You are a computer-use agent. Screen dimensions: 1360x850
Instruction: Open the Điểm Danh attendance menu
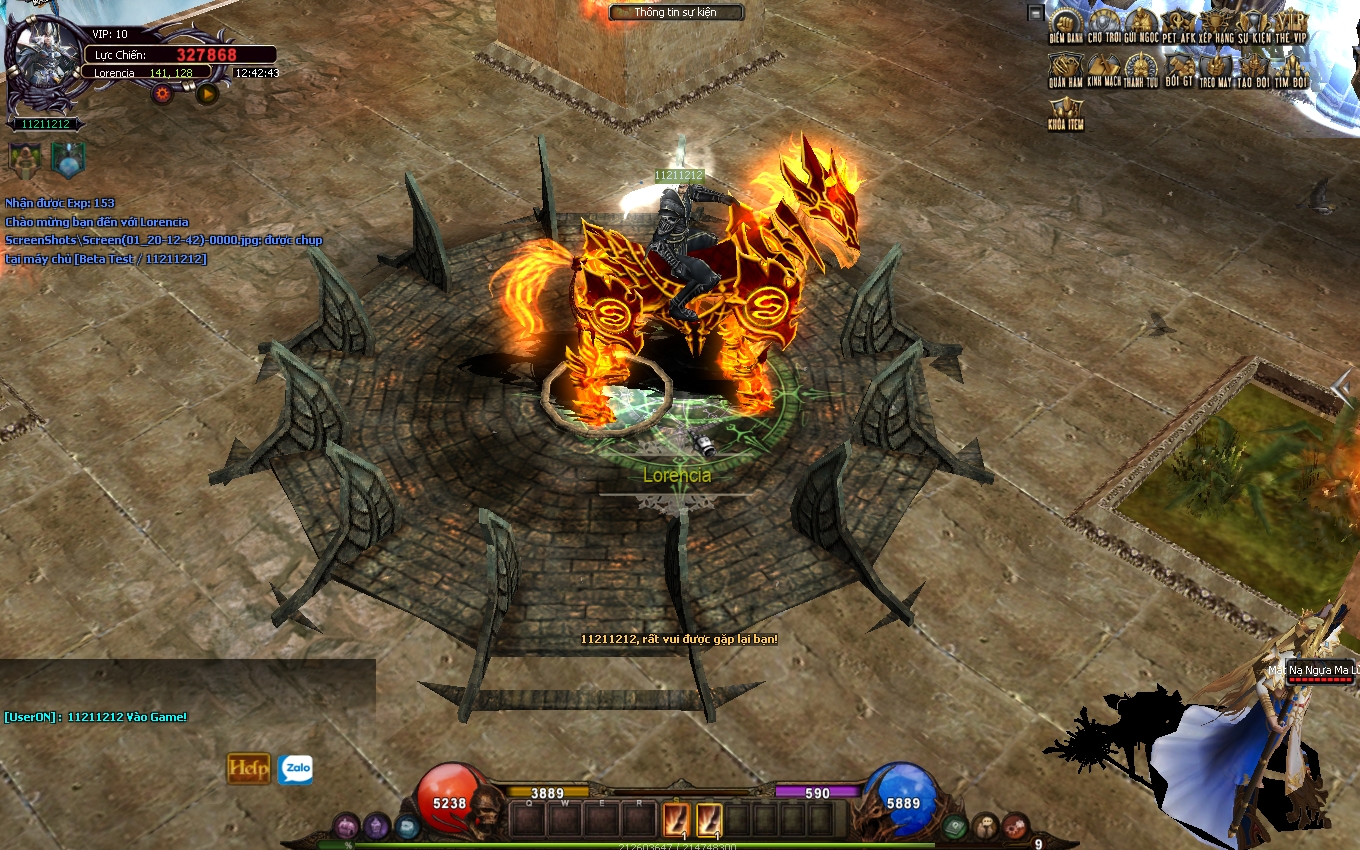(x=1066, y=23)
